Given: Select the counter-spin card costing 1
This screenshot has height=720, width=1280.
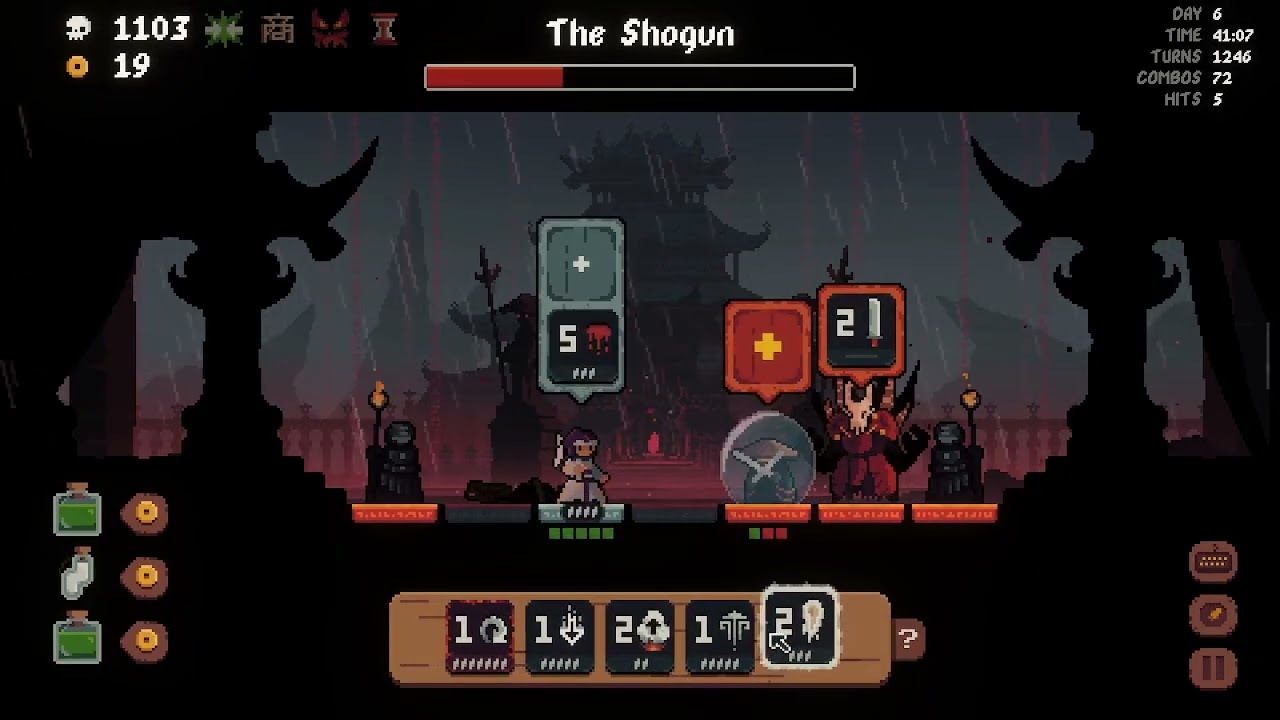Looking at the screenshot, I should coord(478,631).
